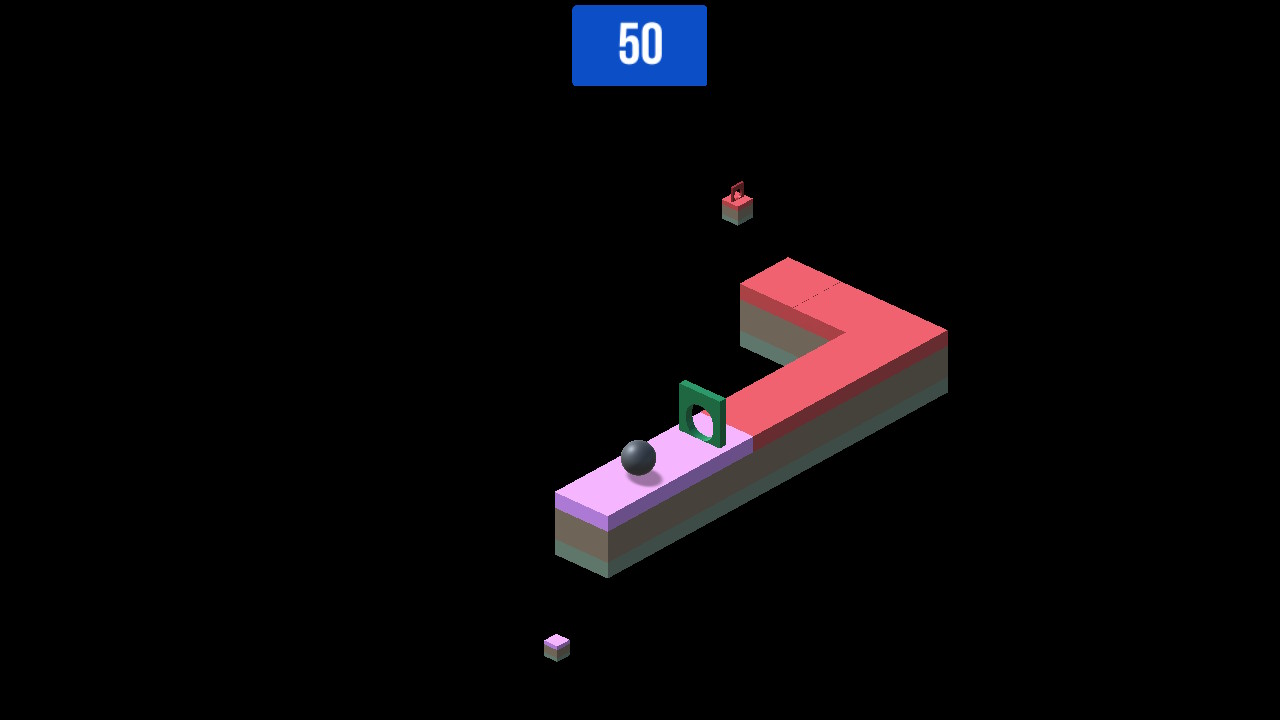Image resolution: width=1280 pixels, height=720 pixels.
Task: Select the gray ball on the pink platform
Action: point(640,459)
